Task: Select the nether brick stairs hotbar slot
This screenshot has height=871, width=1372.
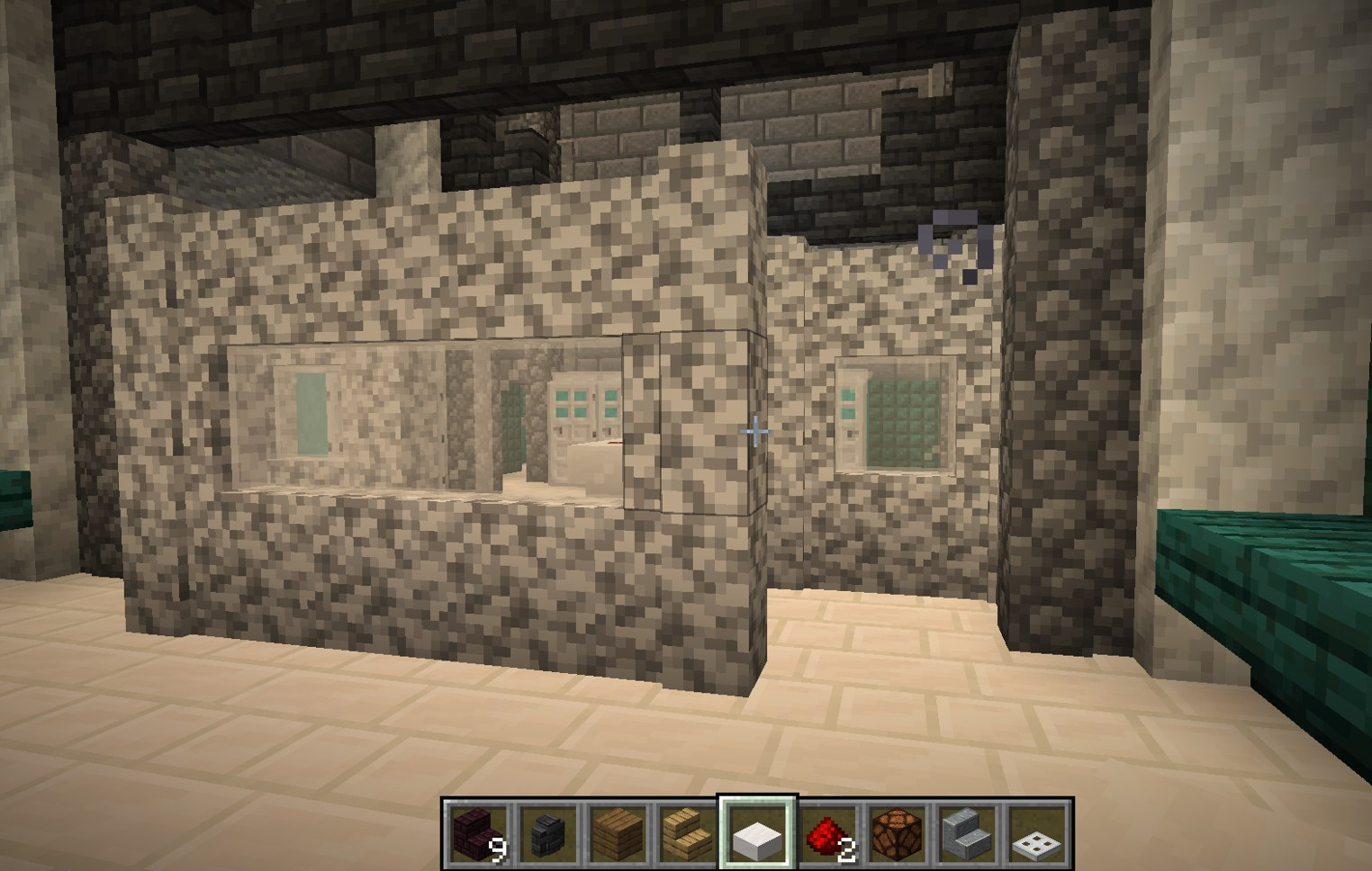Action: click(x=478, y=834)
